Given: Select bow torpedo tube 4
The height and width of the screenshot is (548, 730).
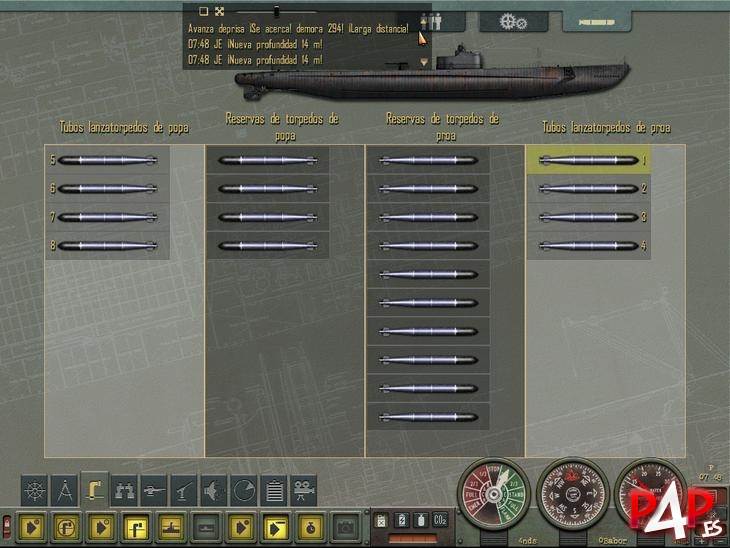Looking at the screenshot, I should (589, 246).
